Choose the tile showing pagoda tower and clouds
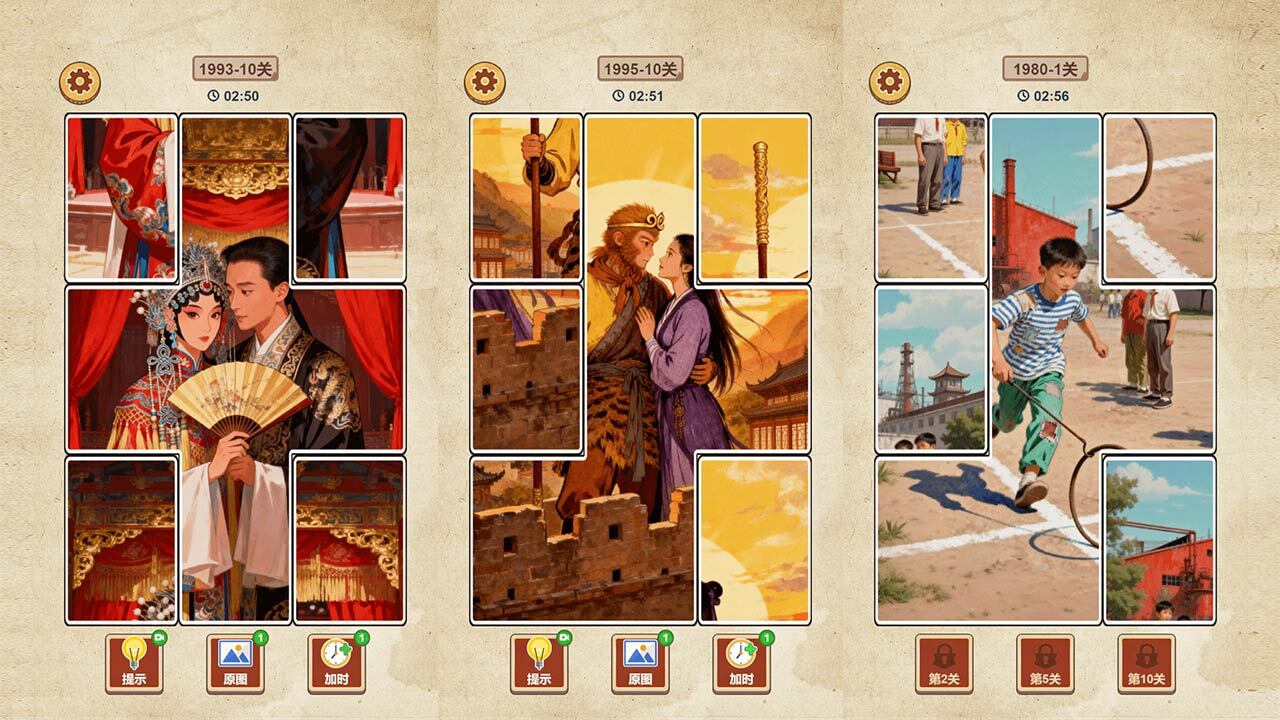The height and width of the screenshot is (720, 1280). (x=931, y=368)
